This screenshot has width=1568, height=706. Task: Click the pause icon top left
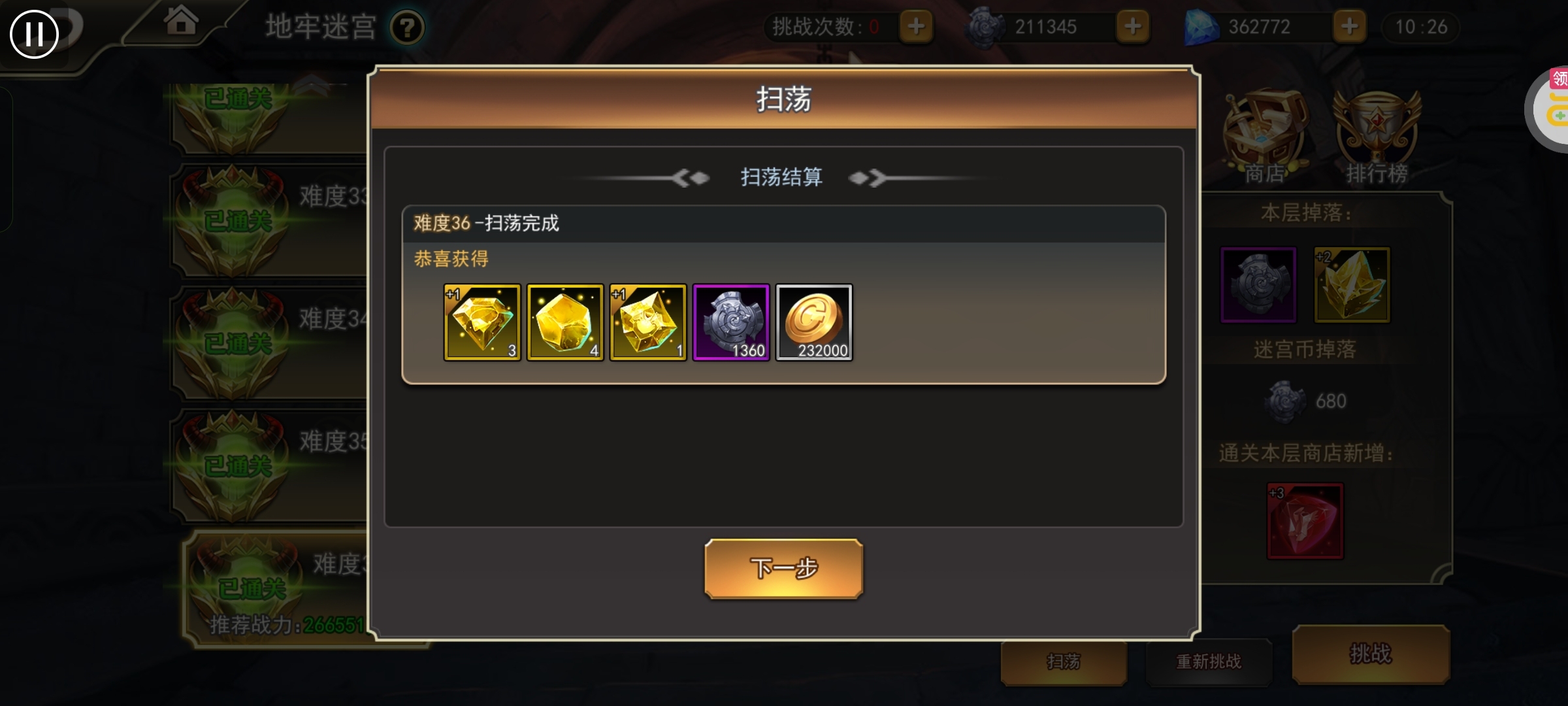(35, 33)
